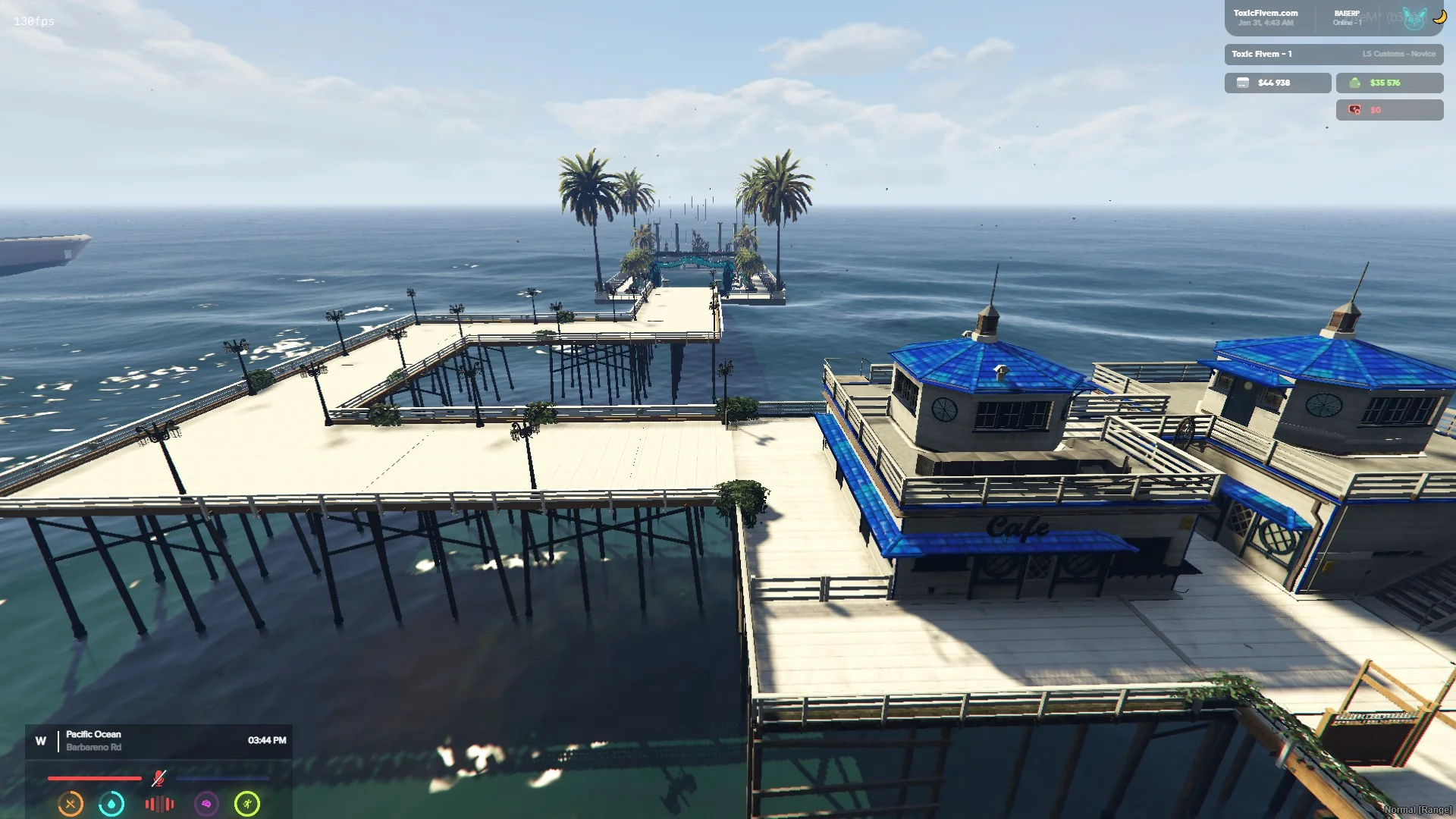Select the red voice waveform indicator
The height and width of the screenshot is (819, 1456).
[x=159, y=804]
